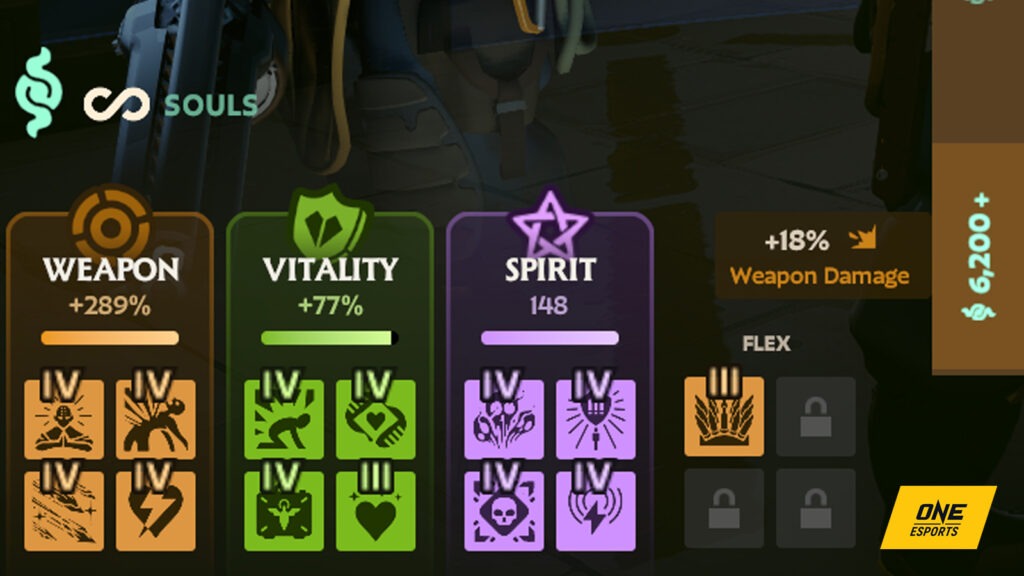
Task: Open the Spirit category panel header
Action: [550, 269]
